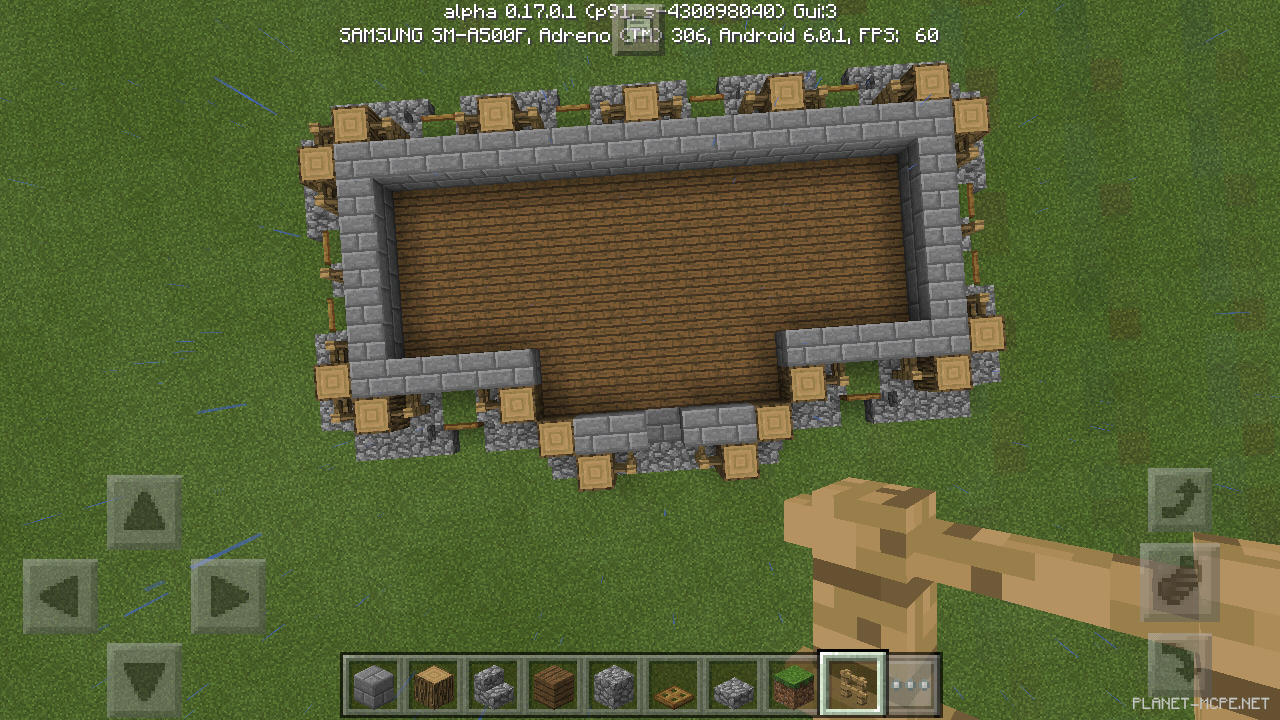Tap the currently selected oak fence slot

(x=852, y=682)
